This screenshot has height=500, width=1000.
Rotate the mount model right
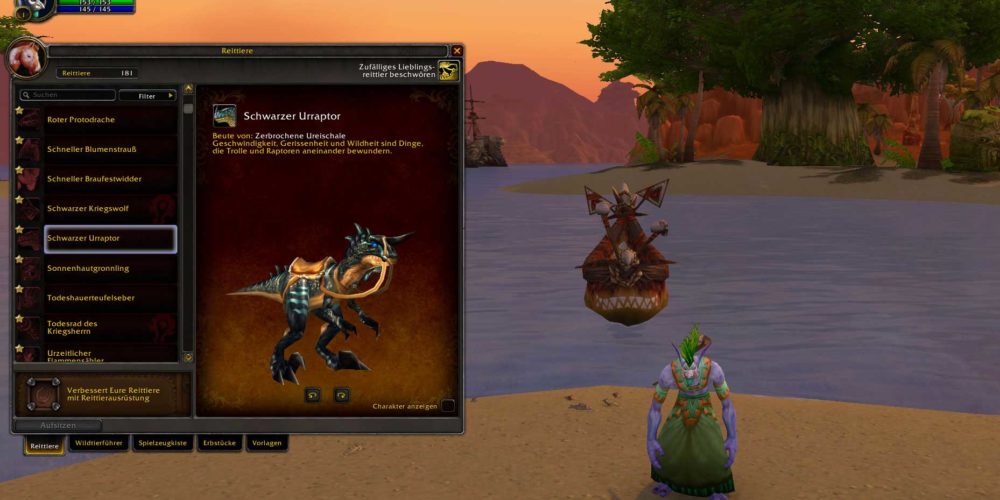point(342,395)
